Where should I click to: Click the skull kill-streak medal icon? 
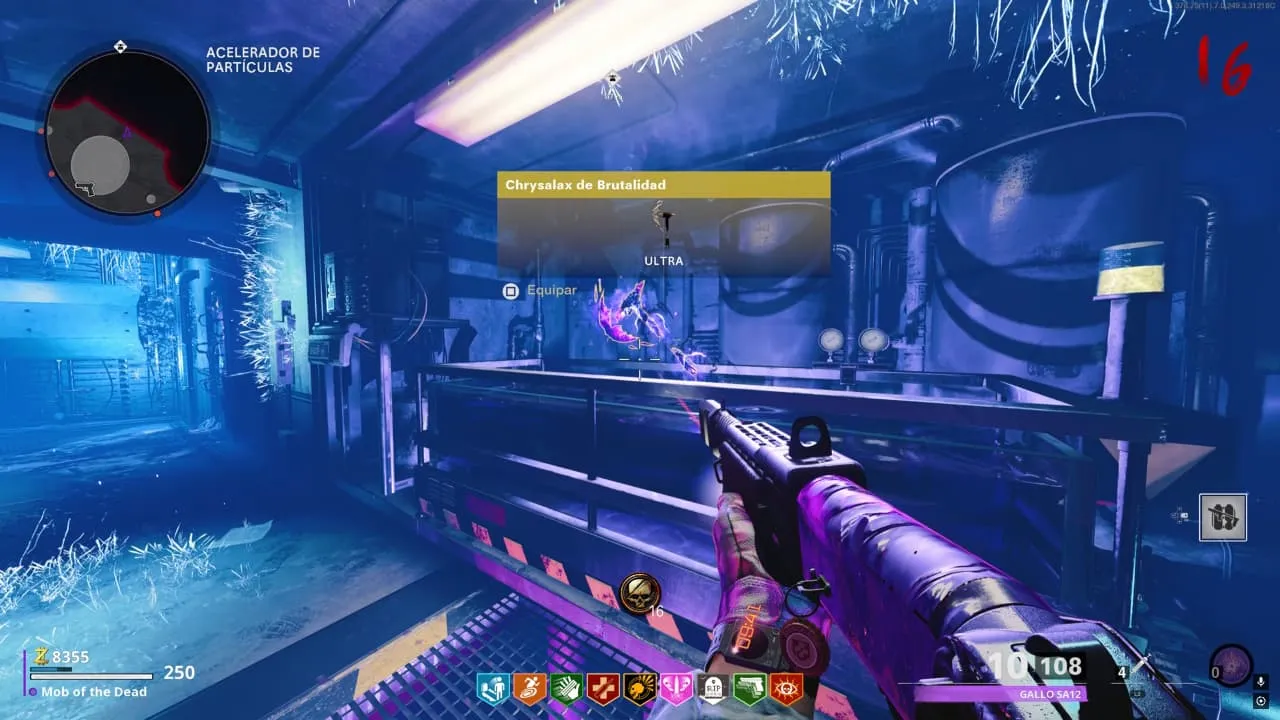(x=638, y=594)
